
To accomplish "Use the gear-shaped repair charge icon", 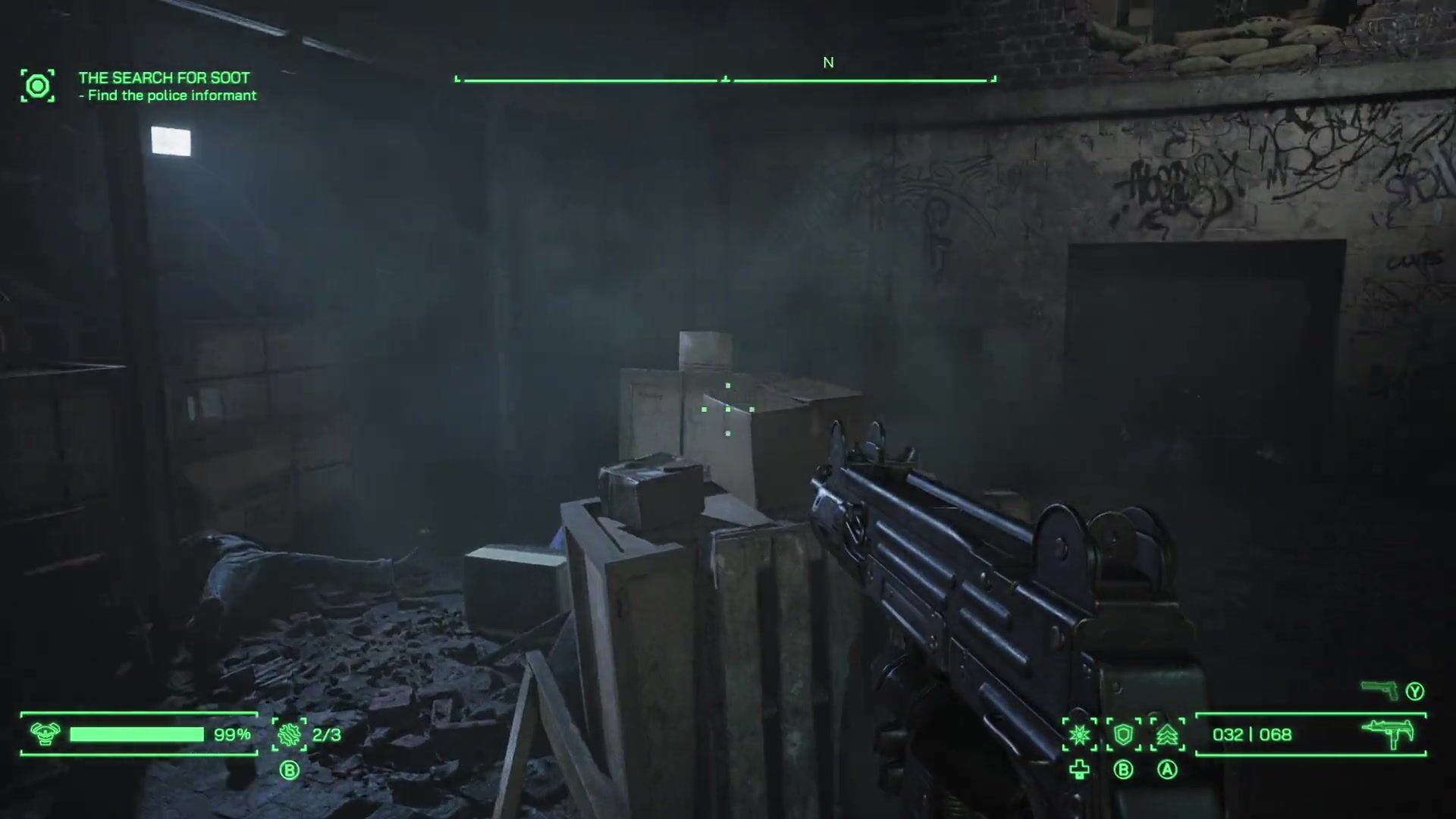I will 289,734.
